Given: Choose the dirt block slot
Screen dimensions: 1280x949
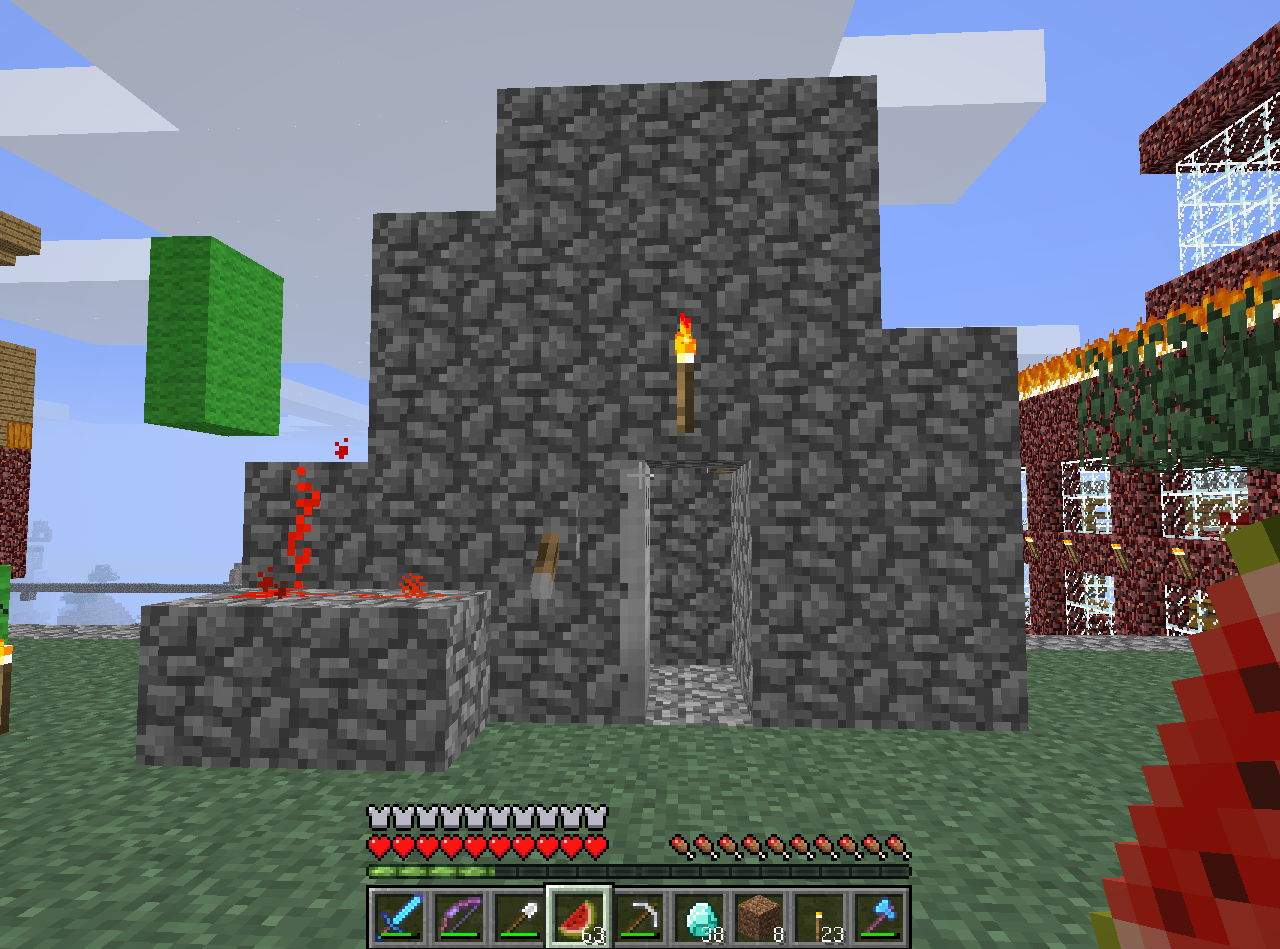Looking at the screenshot, I should pos(759,916).
